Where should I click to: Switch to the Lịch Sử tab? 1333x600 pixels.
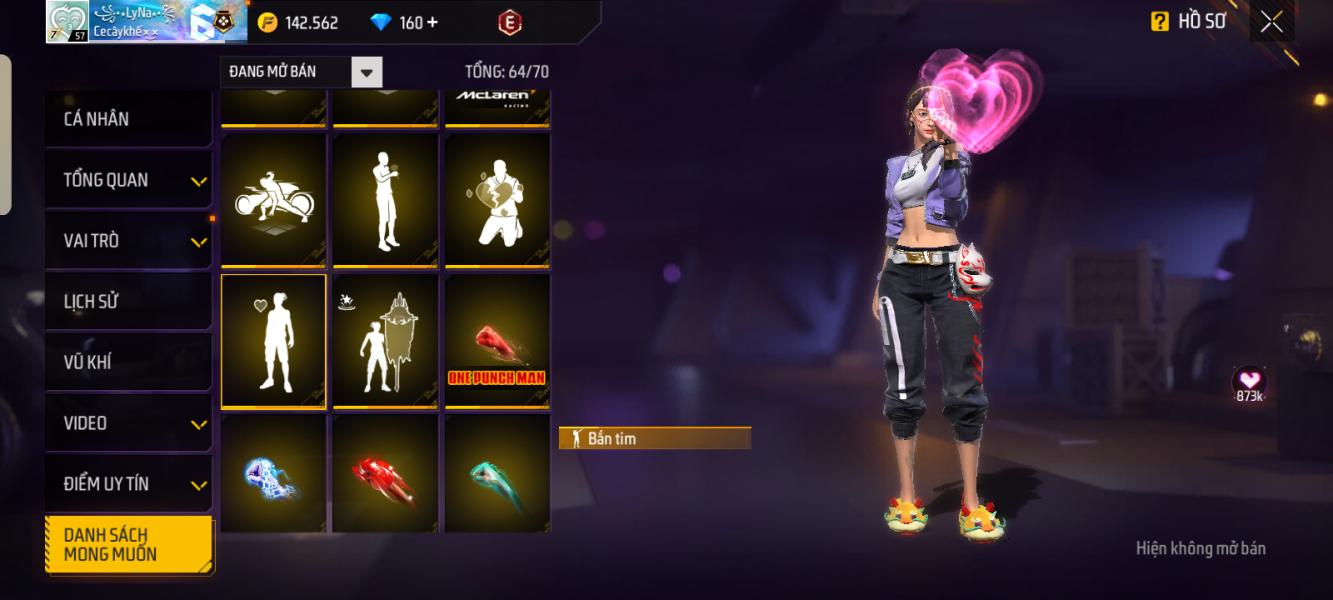coord(127,301)
